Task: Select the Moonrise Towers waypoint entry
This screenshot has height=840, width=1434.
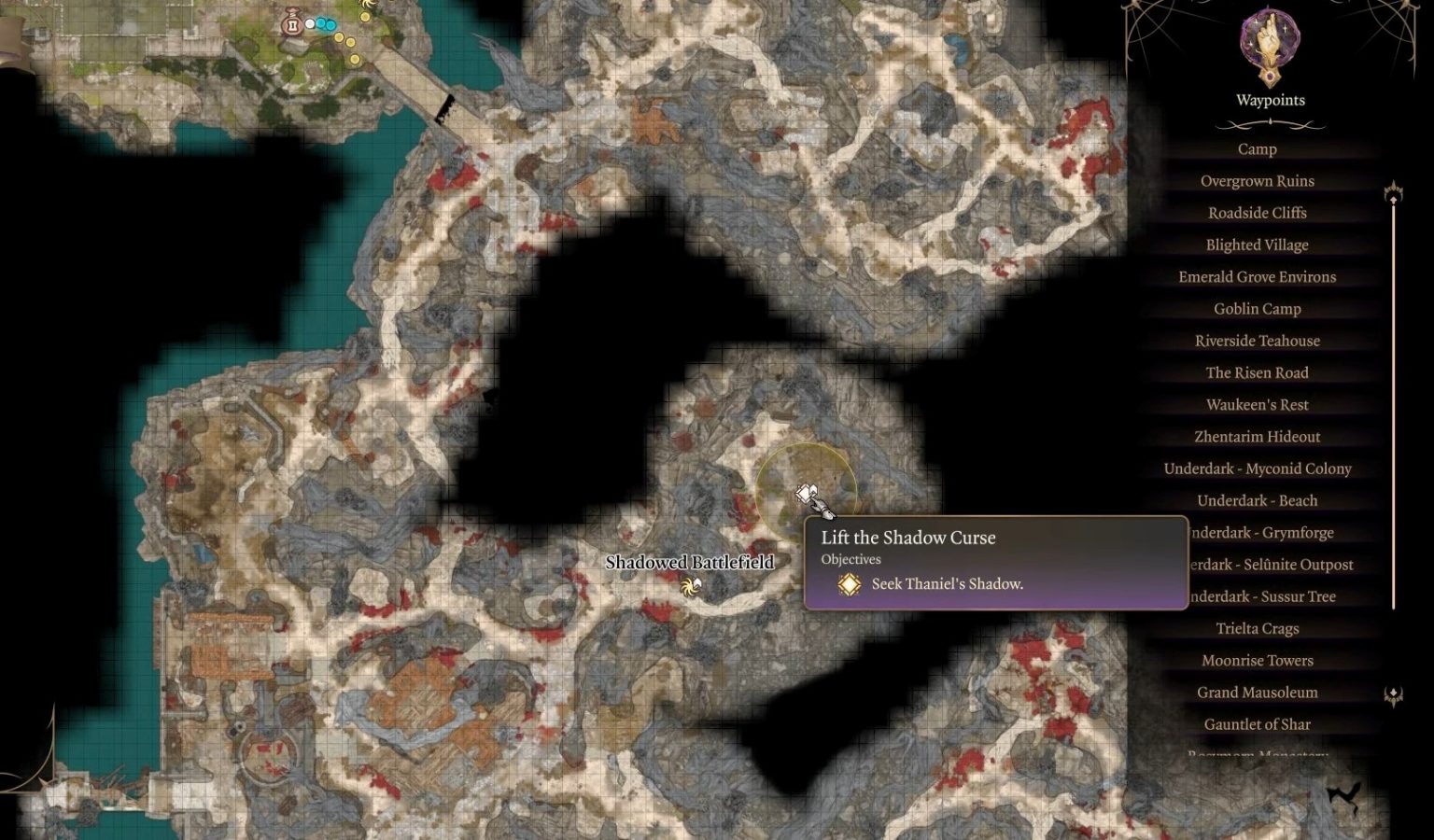Action: pos(1258,660)
